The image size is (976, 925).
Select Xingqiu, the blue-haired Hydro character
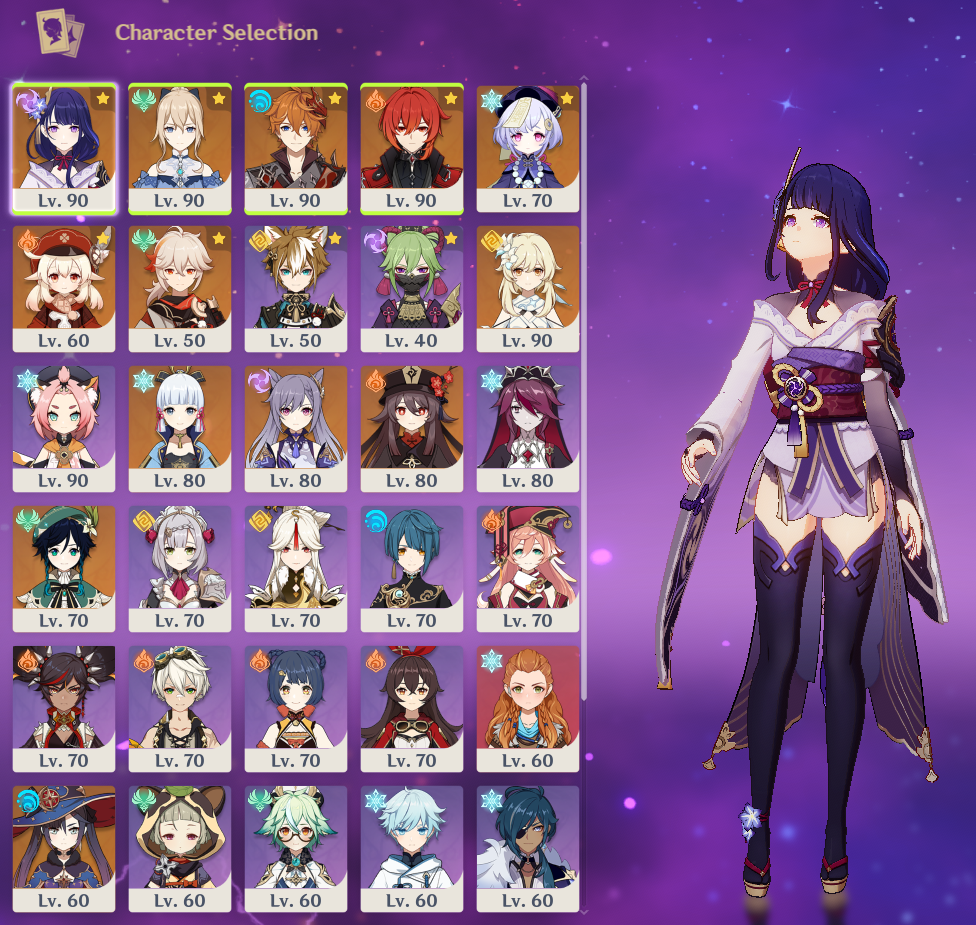click(412, 568)
